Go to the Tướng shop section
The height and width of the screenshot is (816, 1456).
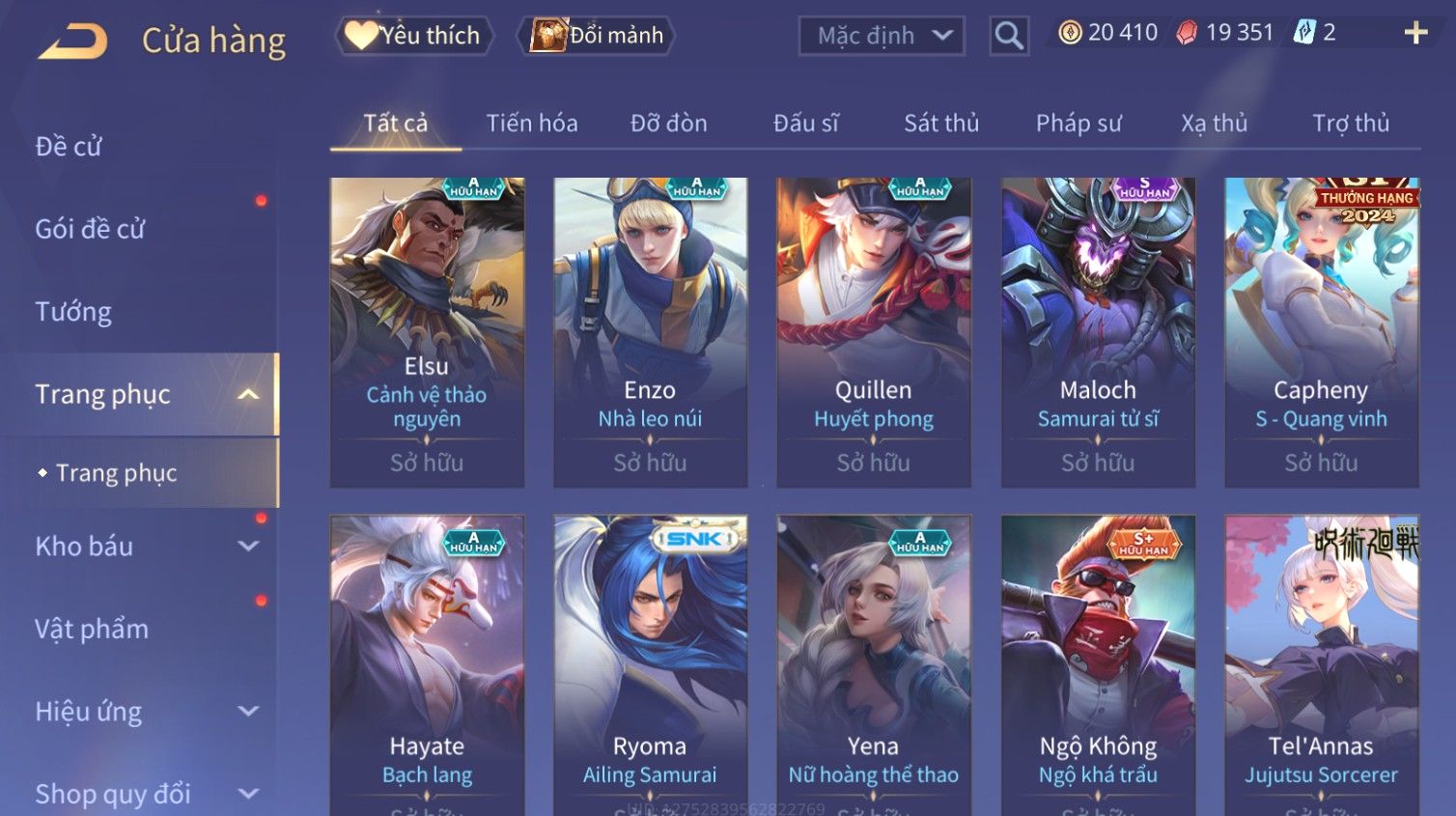coord(73,312)
